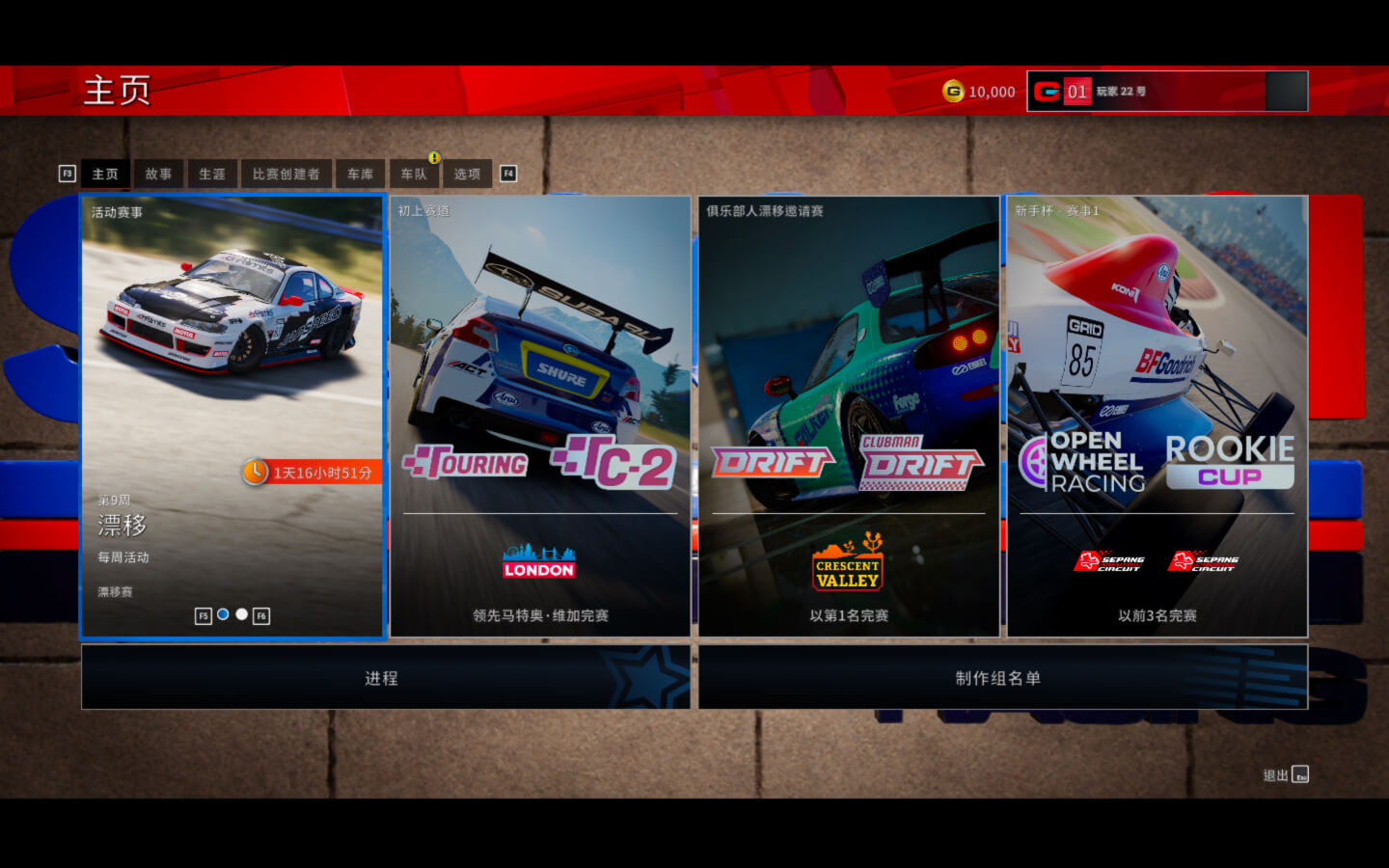Image resolution: width=1389 pixels, height=868 pixels.
Task: Select the second page dot on event card
Action: (x=242, y=614)
